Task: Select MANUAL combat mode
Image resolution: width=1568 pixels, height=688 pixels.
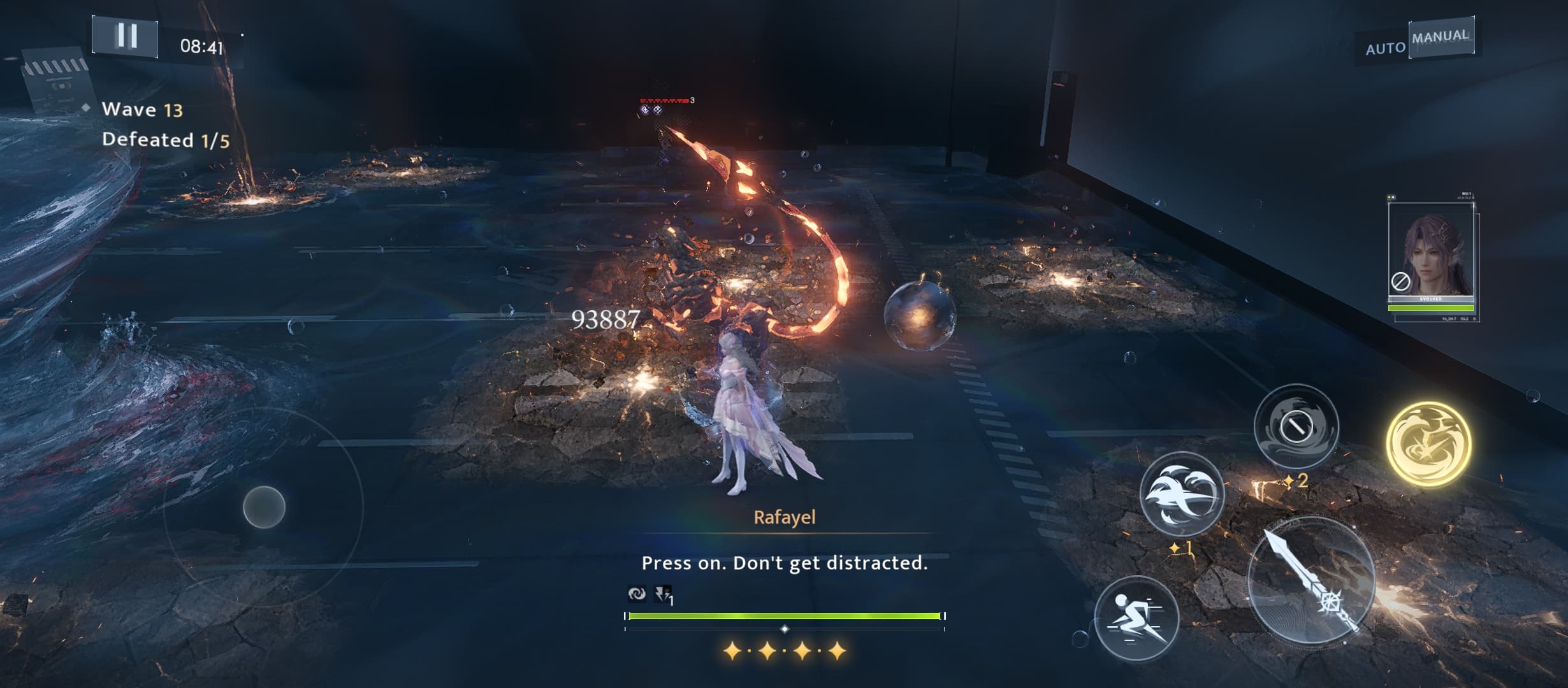Action: (x=1440, y=37)
